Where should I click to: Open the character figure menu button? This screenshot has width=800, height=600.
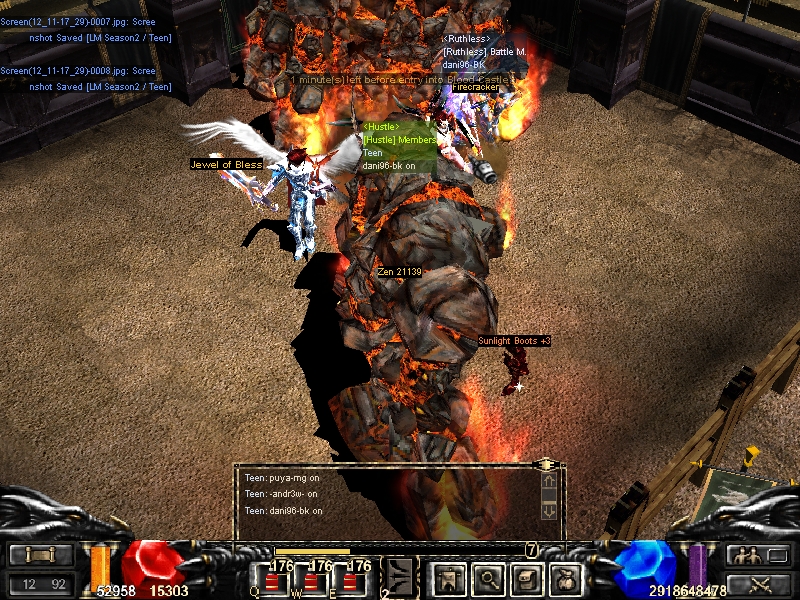pos(446,577)
